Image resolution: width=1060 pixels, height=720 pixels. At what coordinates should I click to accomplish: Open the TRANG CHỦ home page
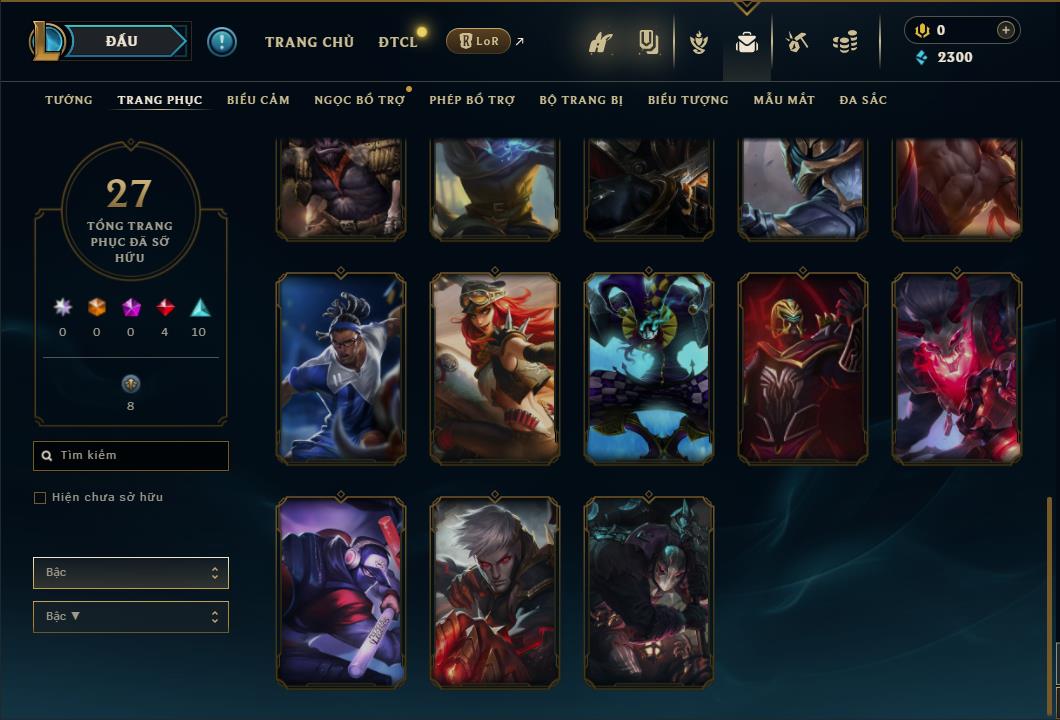coord(309,42)
